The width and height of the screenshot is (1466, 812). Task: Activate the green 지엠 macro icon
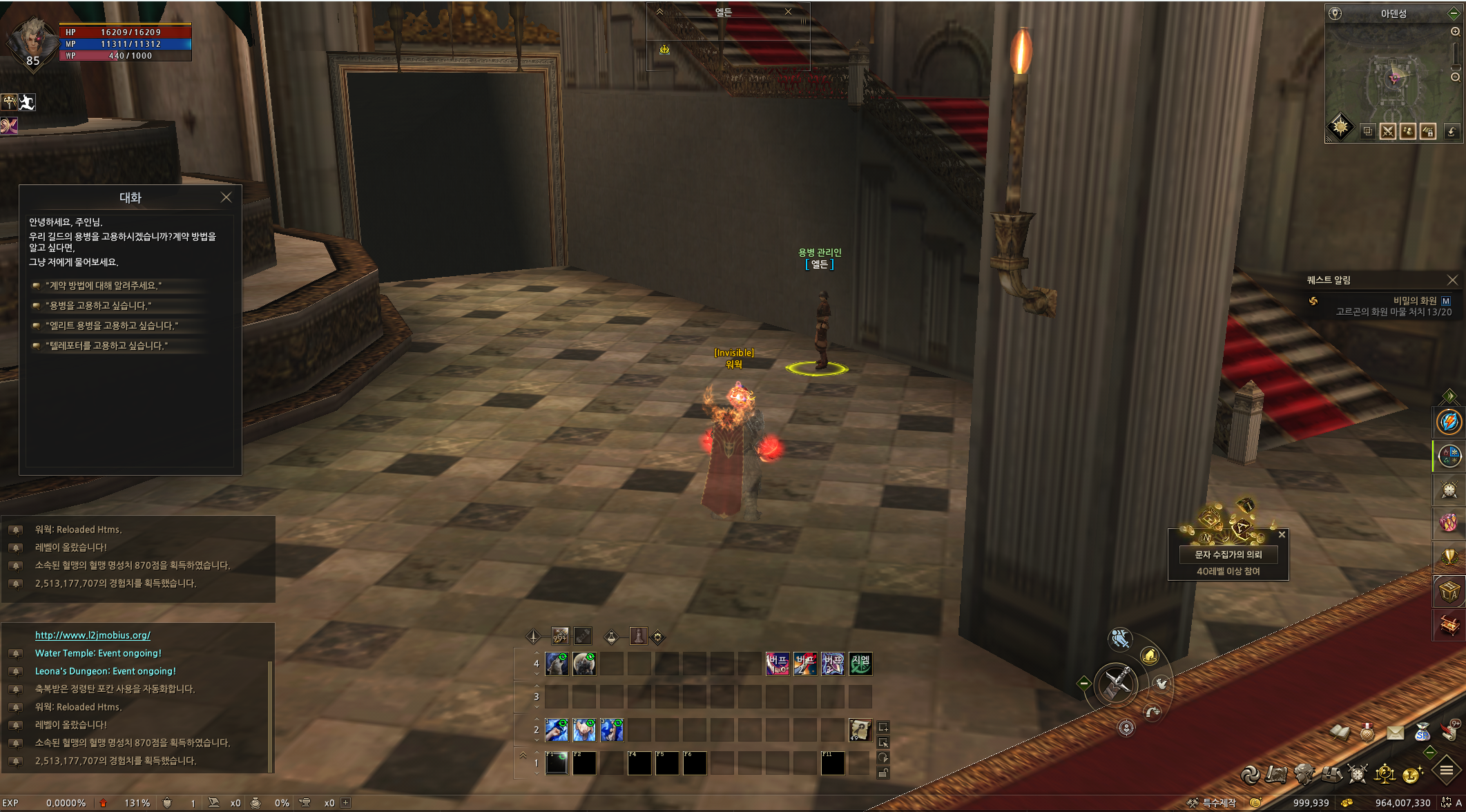pyautogui.click(x=860, y=664)
